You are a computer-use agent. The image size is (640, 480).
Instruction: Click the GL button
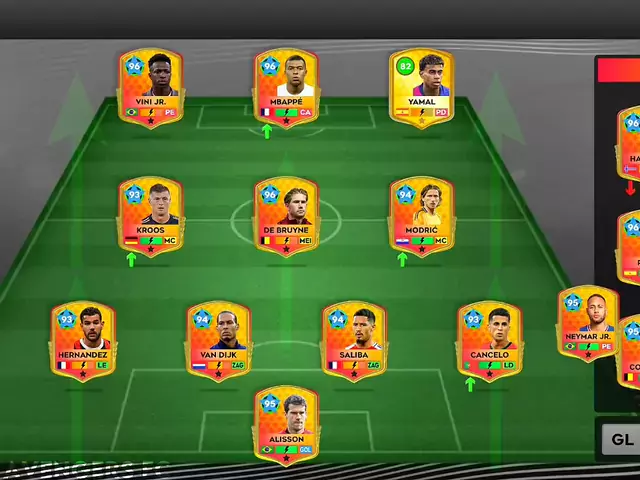point(622,438)
